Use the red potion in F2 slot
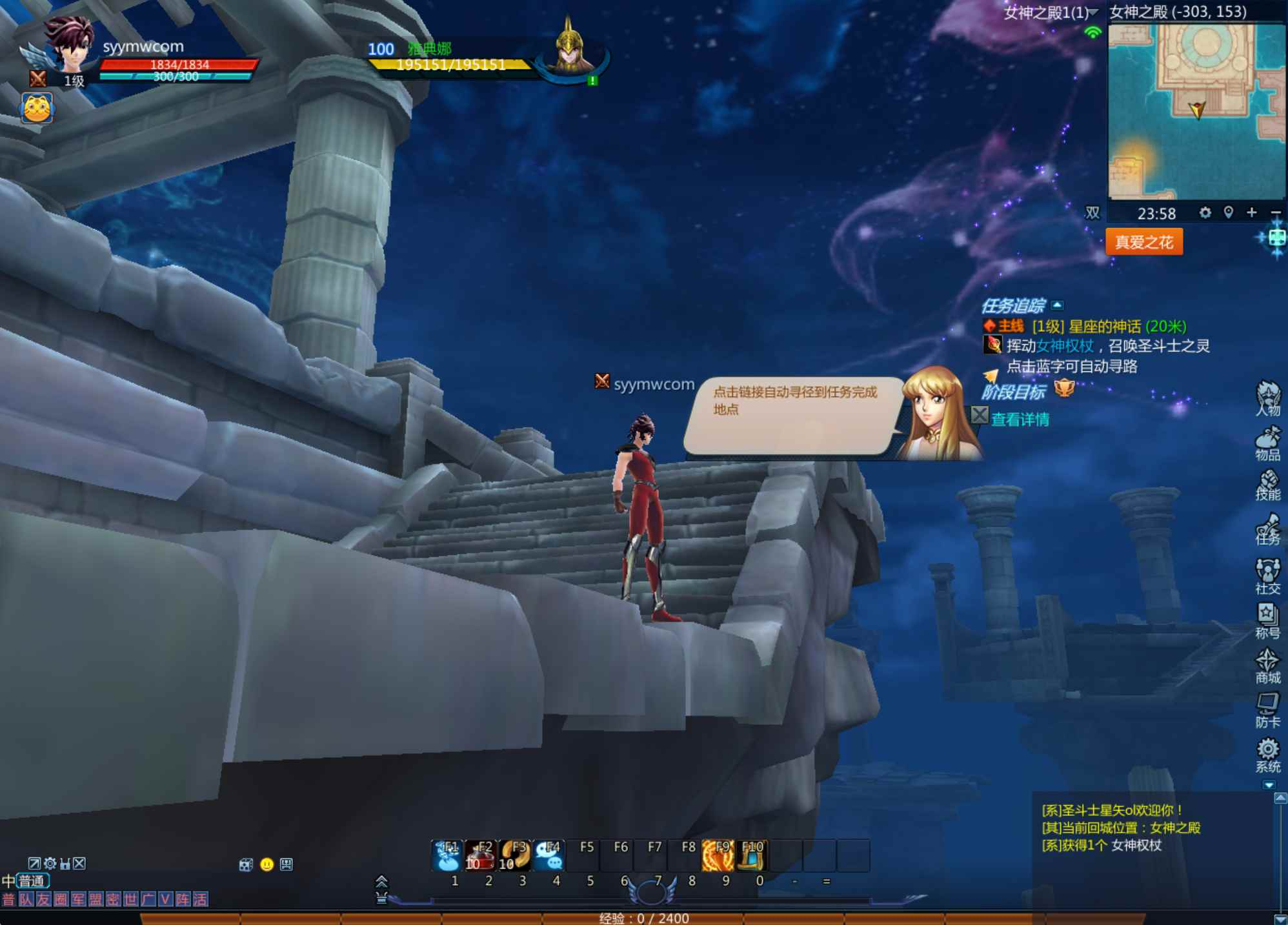Screen dimensions: 1288x925 pos(480,855)
